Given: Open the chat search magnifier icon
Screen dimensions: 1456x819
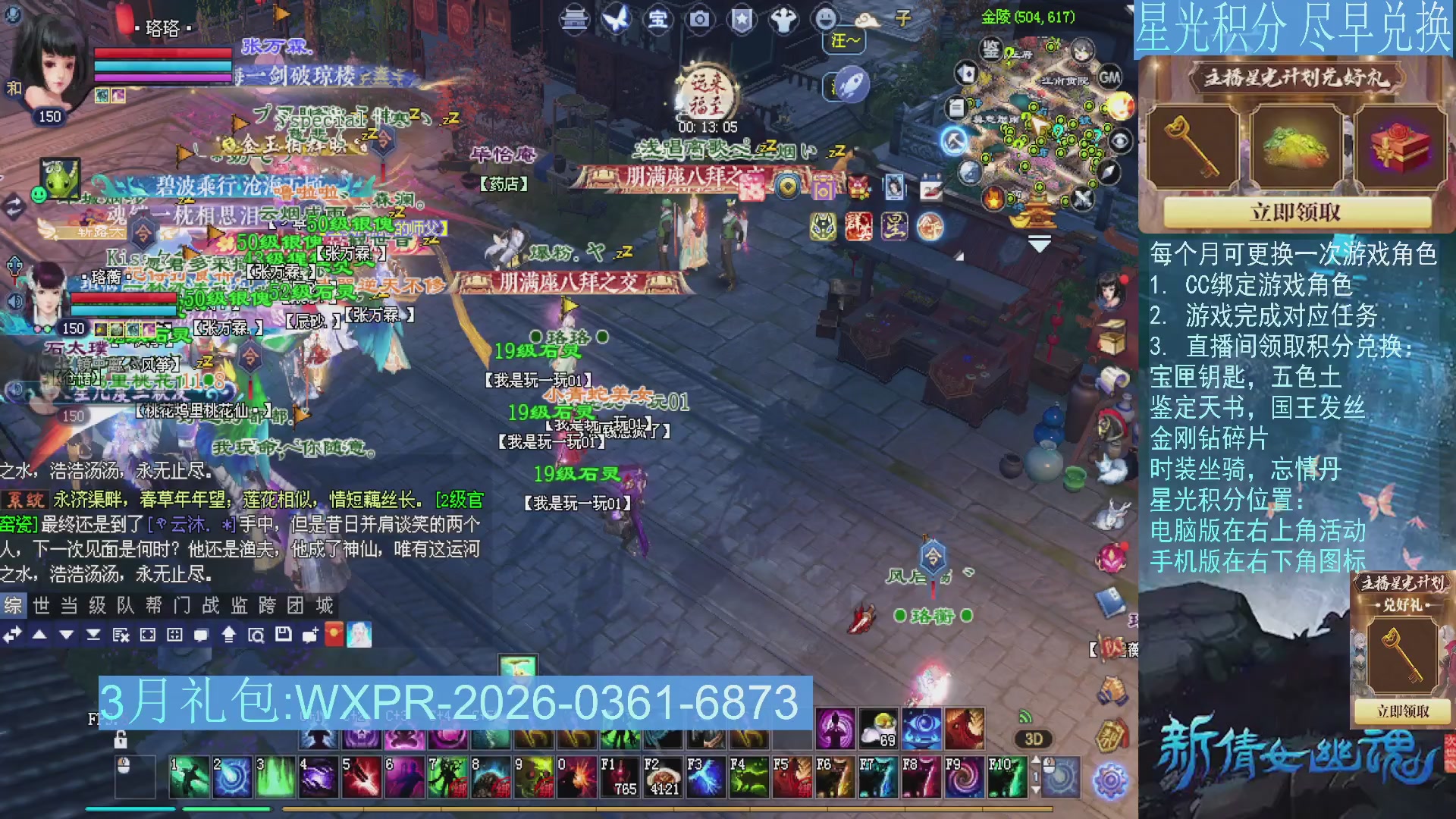Looking at the screenshot, I should pyautogui.click(x=258, y=635).
